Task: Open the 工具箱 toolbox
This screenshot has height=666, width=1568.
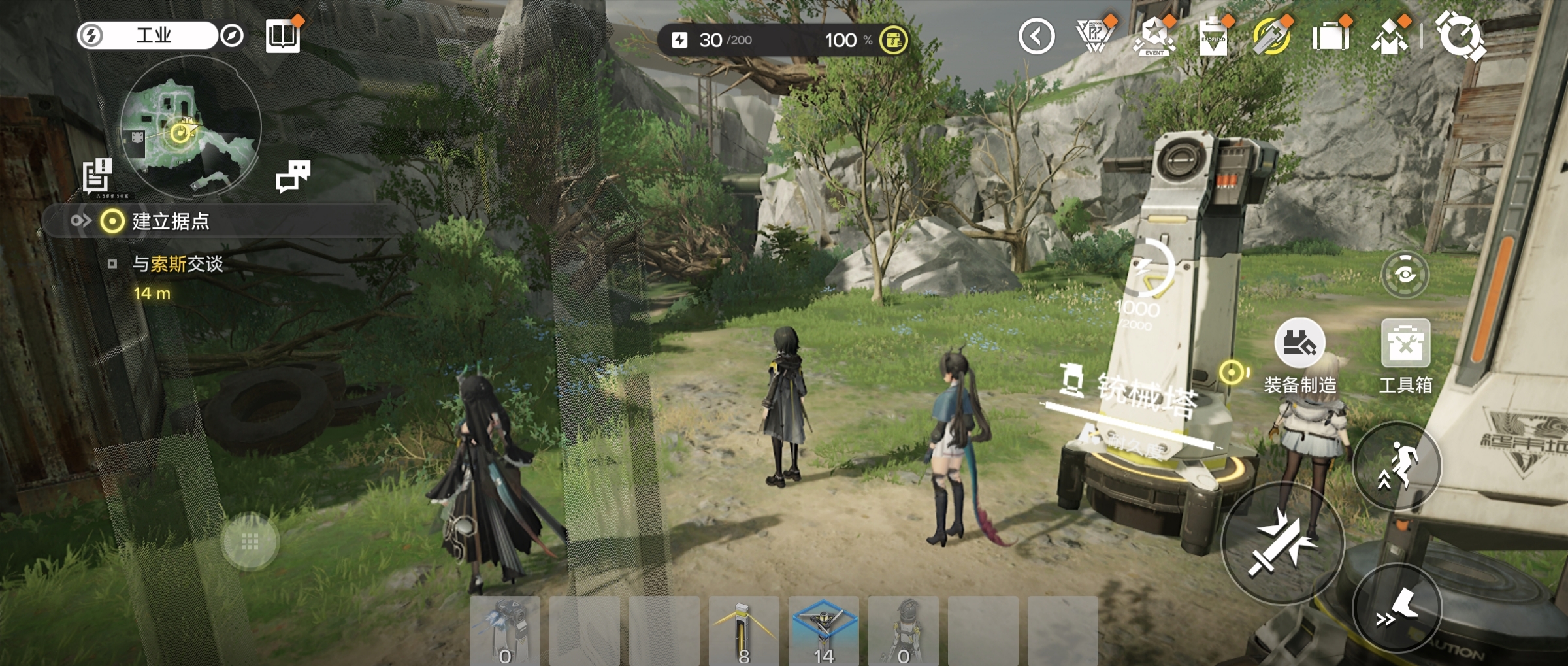Action: pyautogui.click(x=1405, y=344)
